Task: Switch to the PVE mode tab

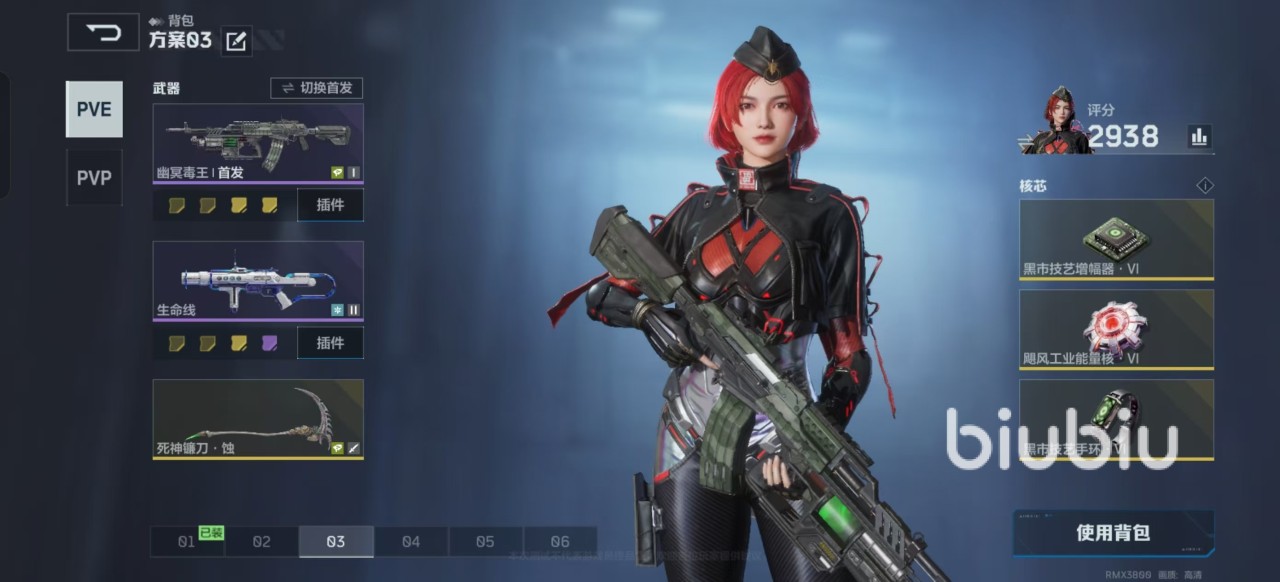Action: click(94, 109)
